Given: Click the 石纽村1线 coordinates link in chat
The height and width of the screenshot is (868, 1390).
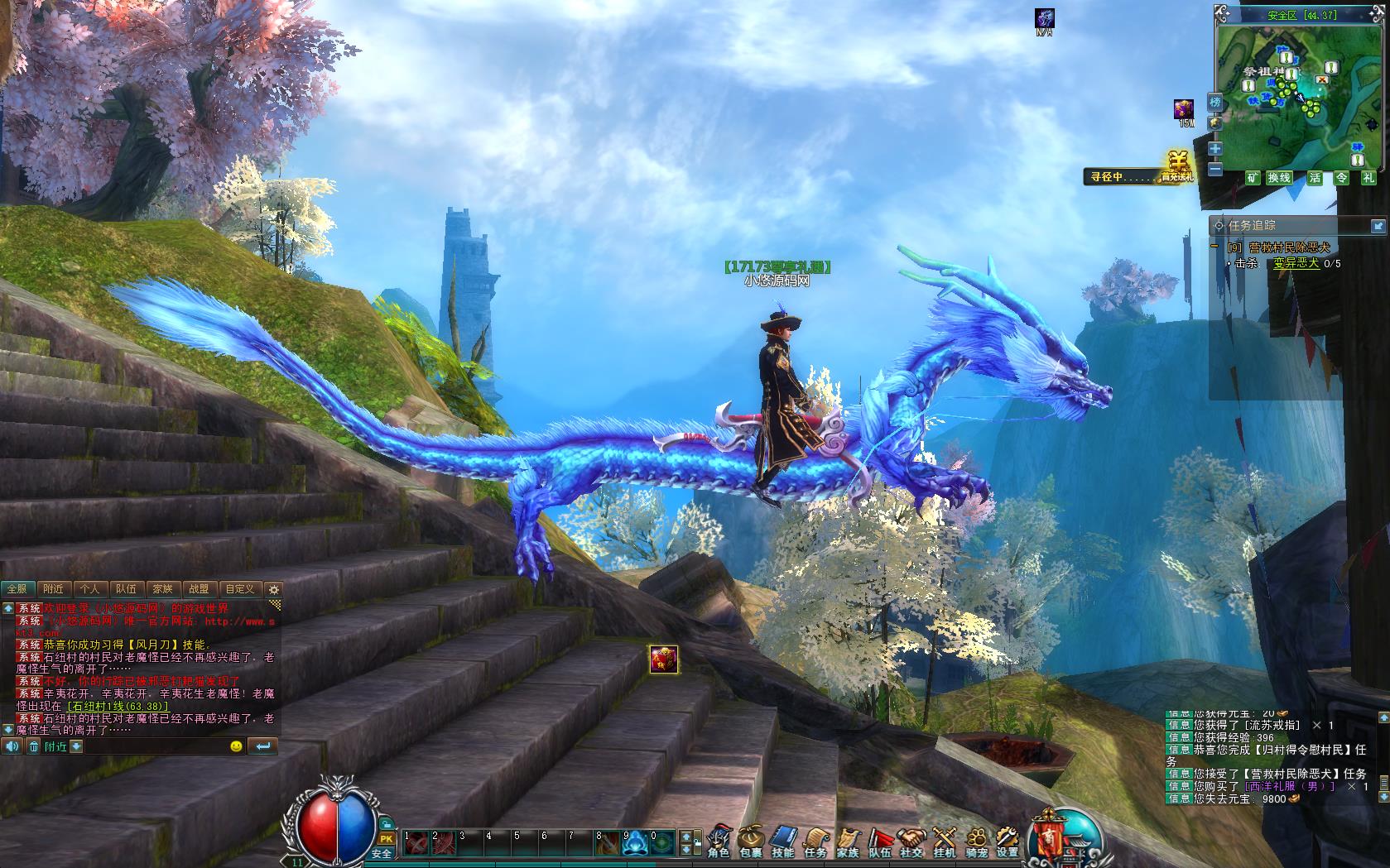Looking at the screenshot, I should point(117,707).
